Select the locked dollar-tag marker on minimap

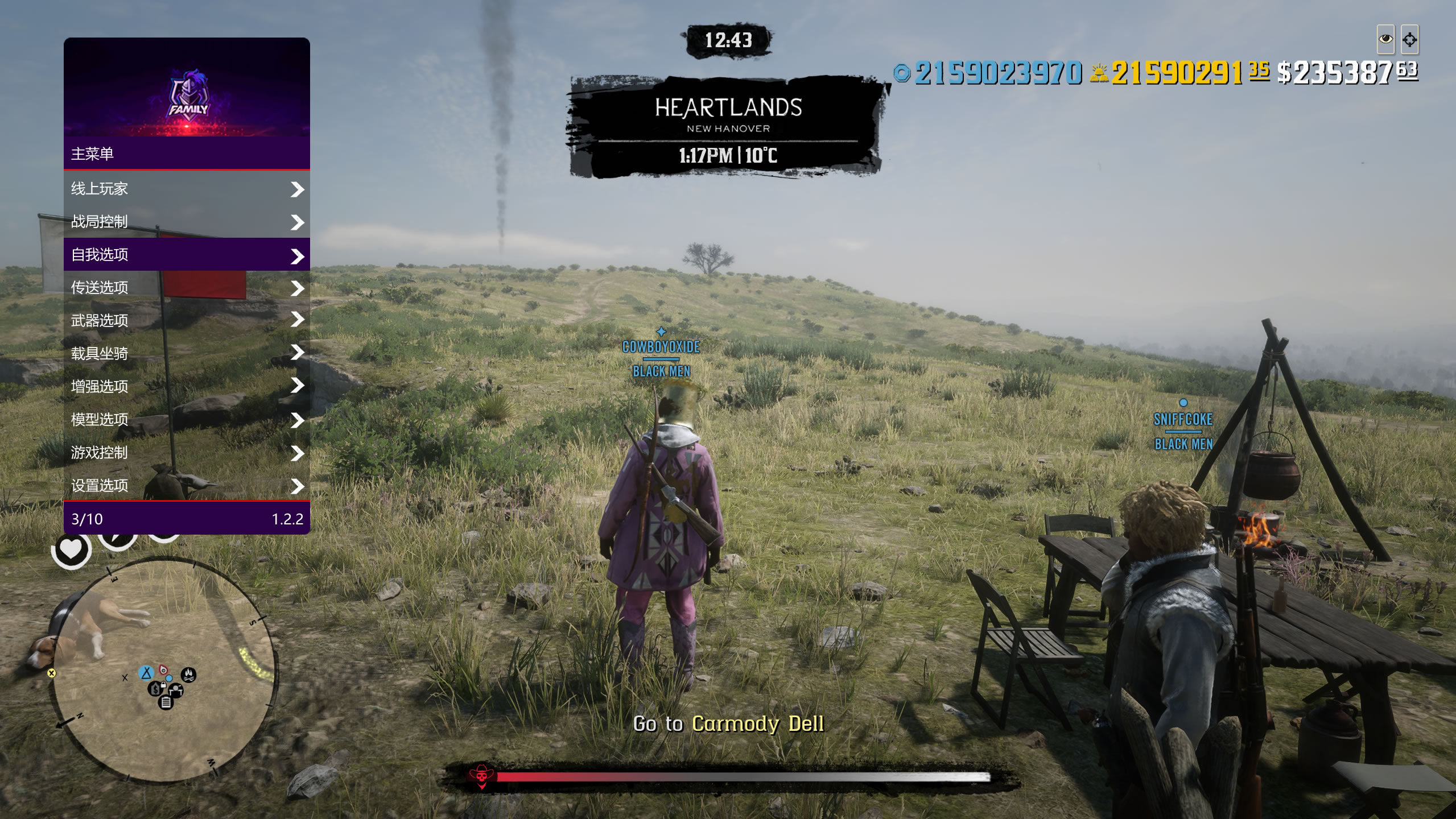[x=155, y=689]
